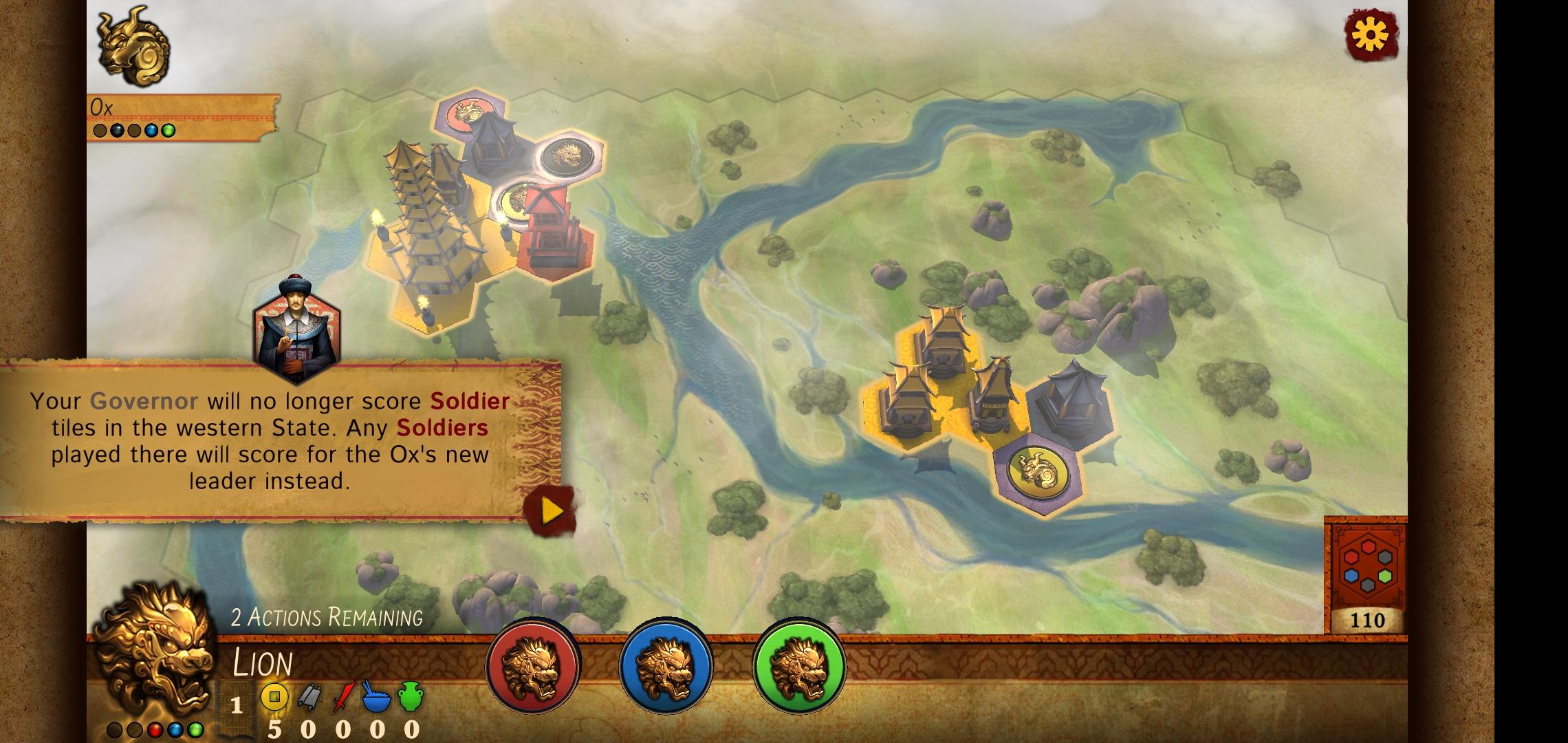Select the Ox name tab
1568x743 pixels.
tap(100, 105)
